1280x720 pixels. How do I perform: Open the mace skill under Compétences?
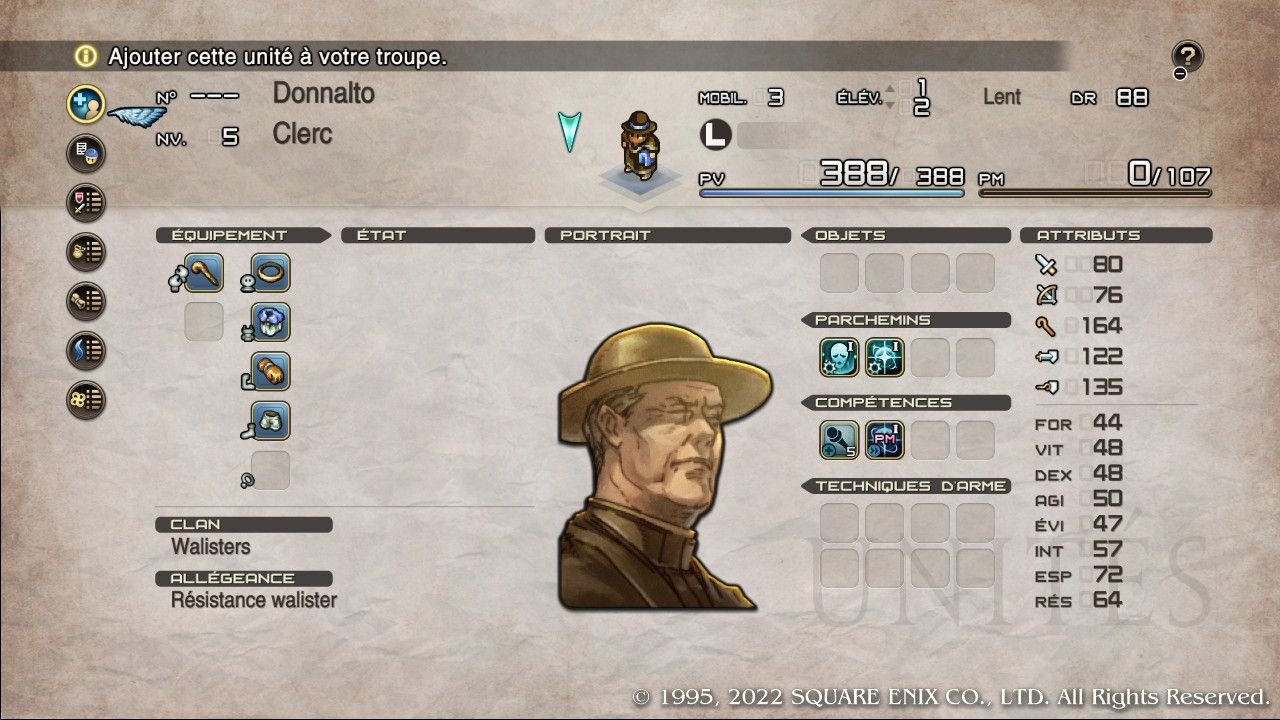(837, 439)
